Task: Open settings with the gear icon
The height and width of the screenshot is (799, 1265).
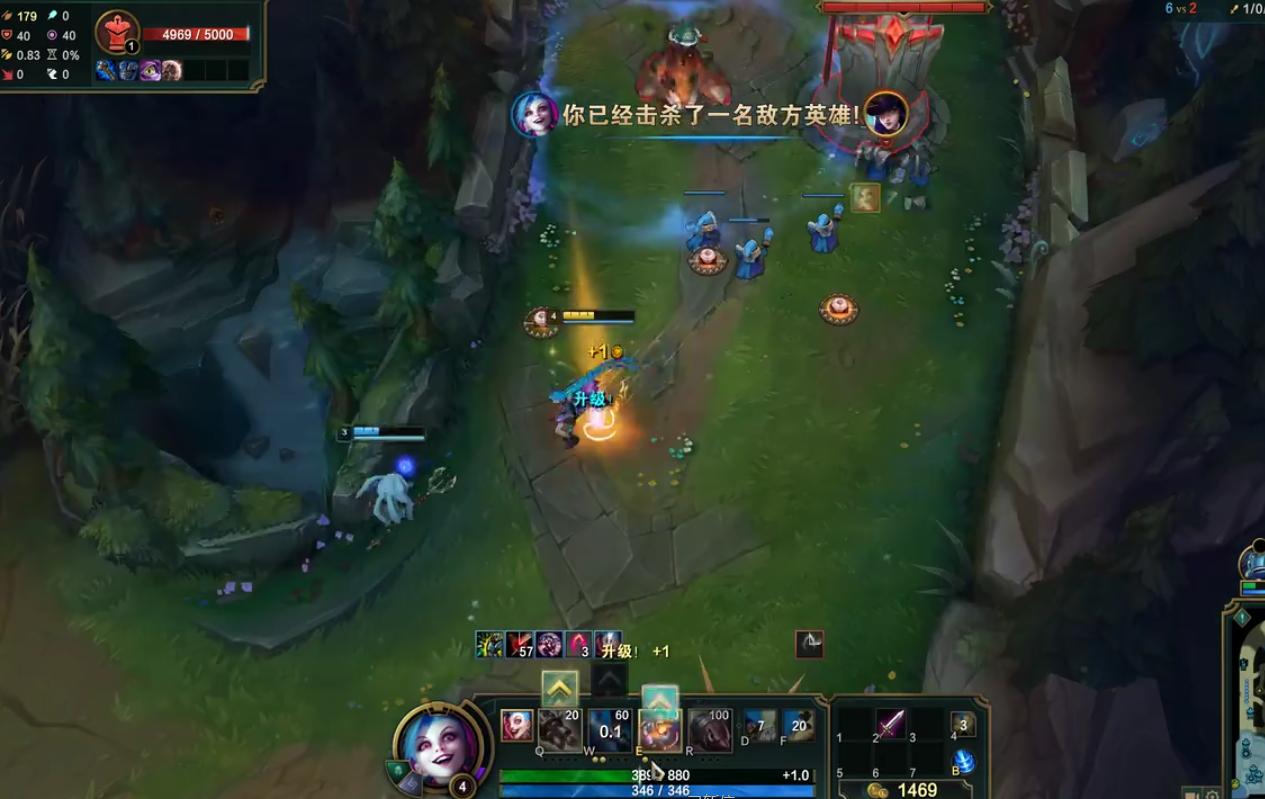Action: (x=1213, y=795)
